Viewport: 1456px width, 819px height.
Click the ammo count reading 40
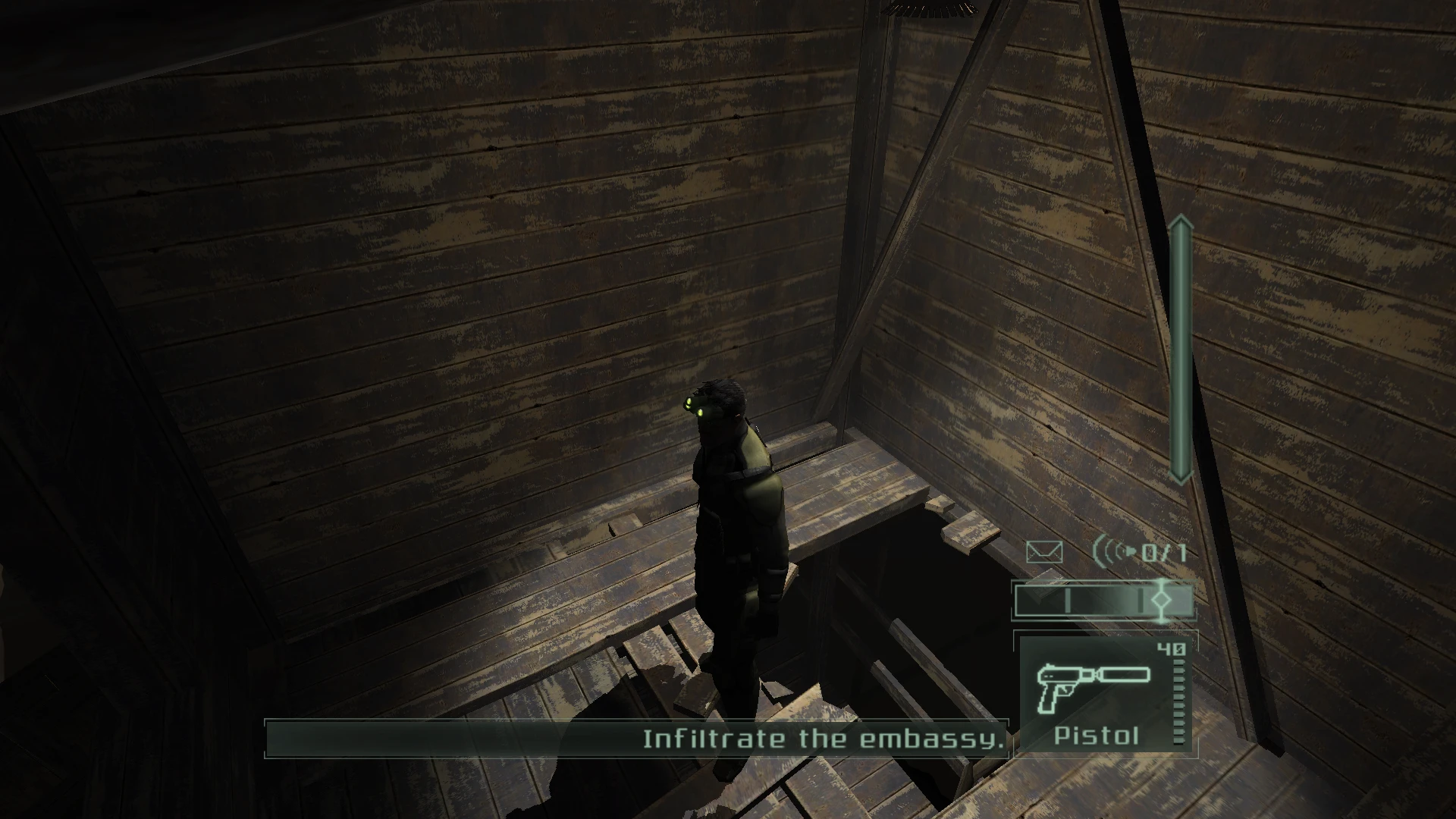coord(1171,648)
